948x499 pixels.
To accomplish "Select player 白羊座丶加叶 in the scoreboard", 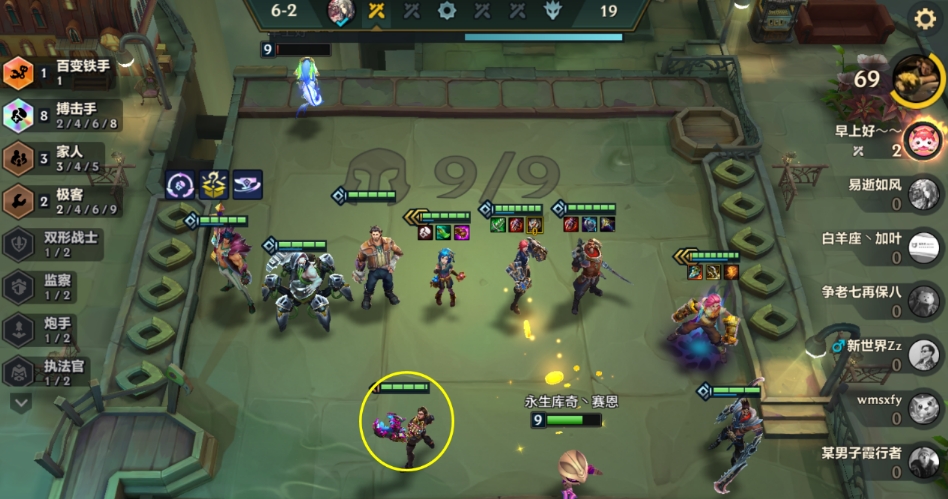I will [922, 247].
